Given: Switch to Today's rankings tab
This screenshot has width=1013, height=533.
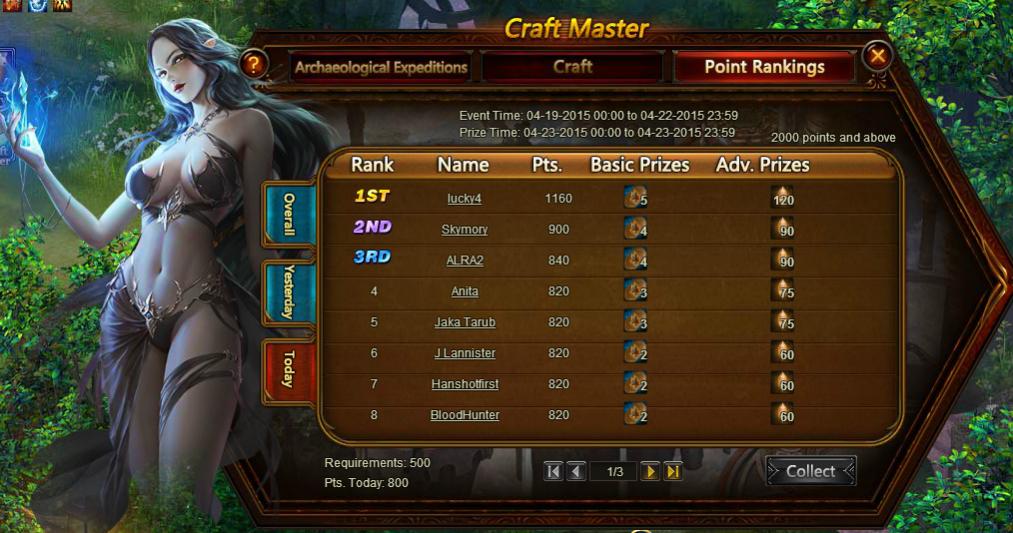Looking at the screenshot, I should (x=289, y=370).
